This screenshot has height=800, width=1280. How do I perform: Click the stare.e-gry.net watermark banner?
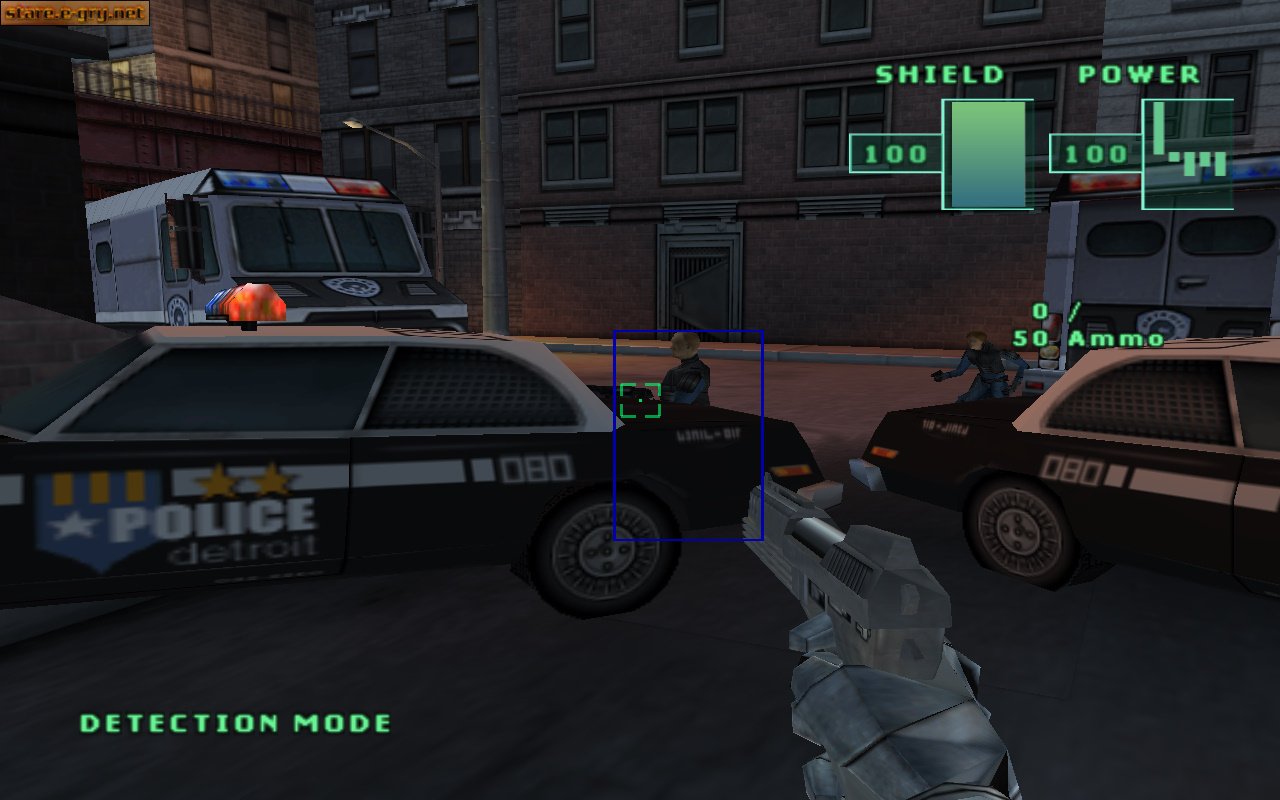point(75,14)
